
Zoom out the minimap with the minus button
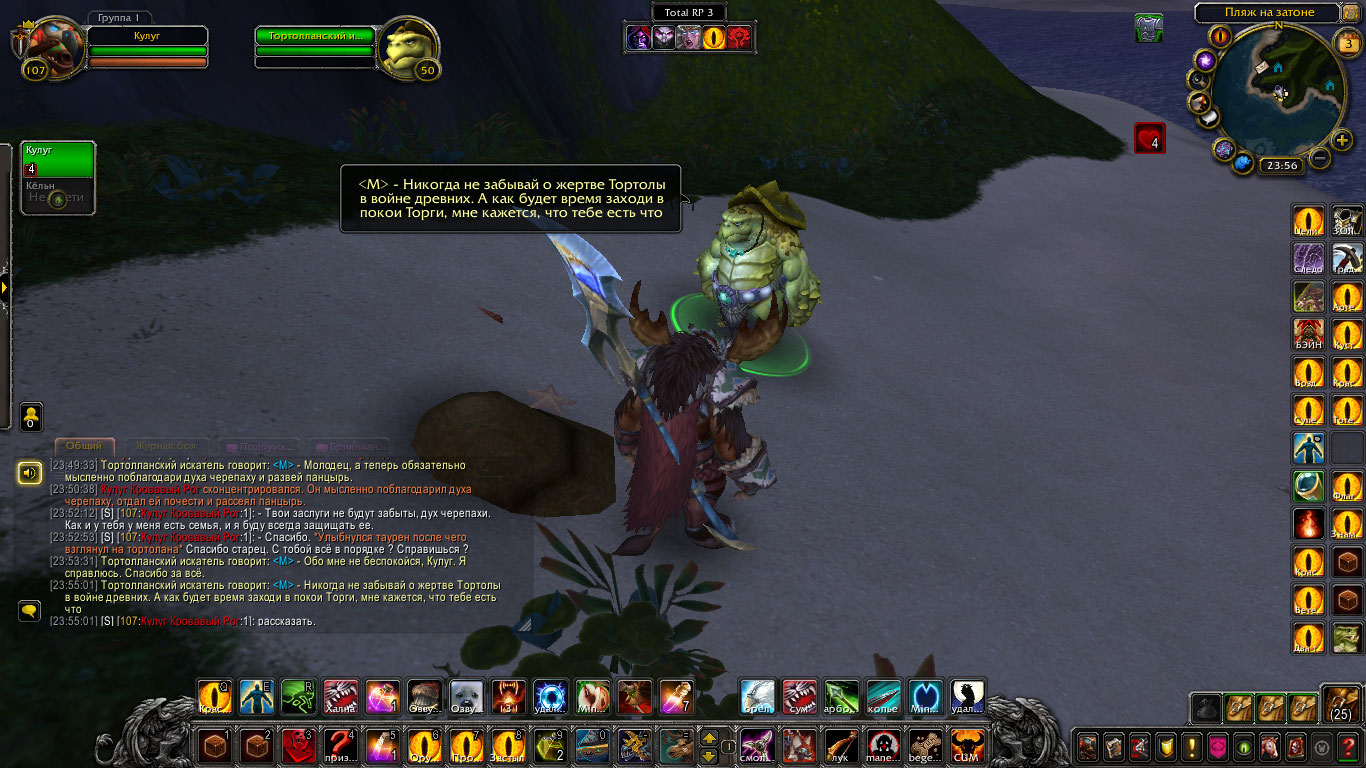pos(1320,158)
